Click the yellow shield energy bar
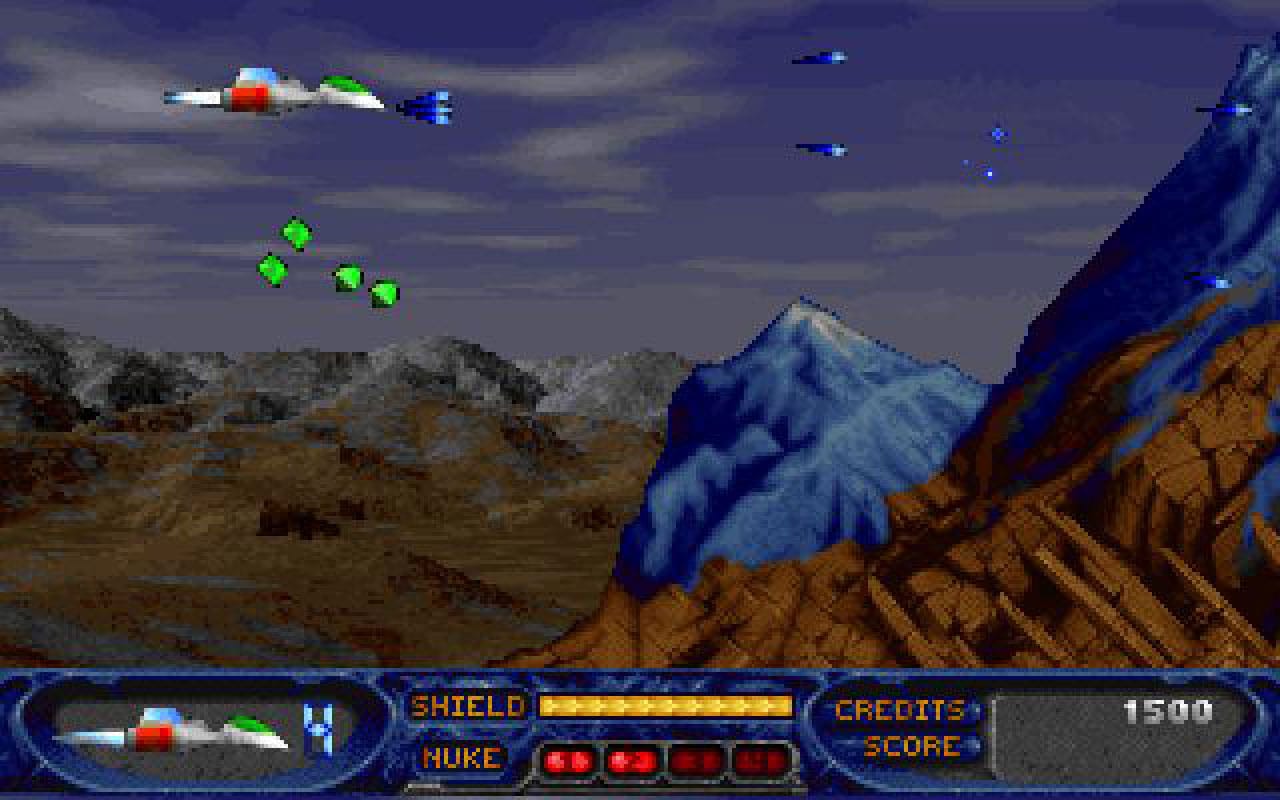The image size is (1280, 800). pyautogui.click(x=663, y=706)
